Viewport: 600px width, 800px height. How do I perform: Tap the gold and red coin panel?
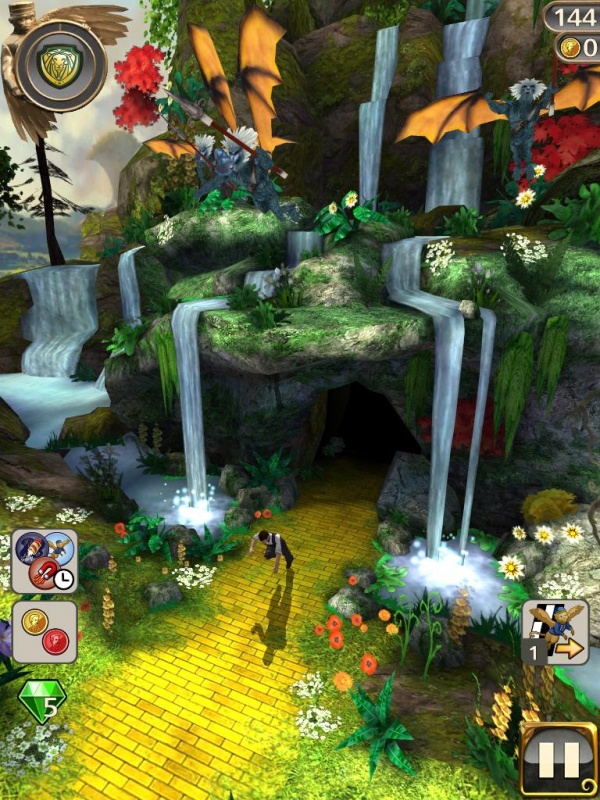click(44, 631)
